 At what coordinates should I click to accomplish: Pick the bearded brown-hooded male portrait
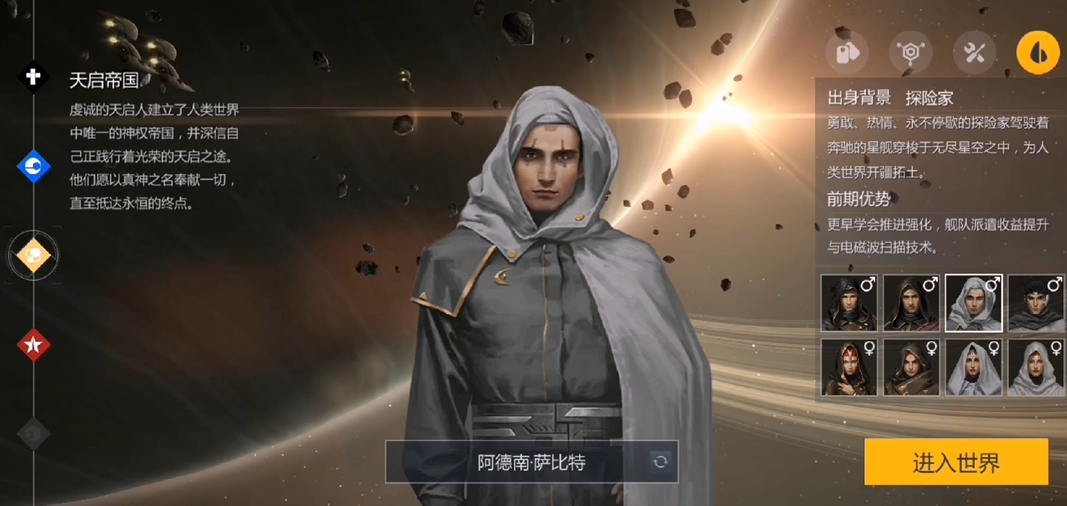click(911, 303)
